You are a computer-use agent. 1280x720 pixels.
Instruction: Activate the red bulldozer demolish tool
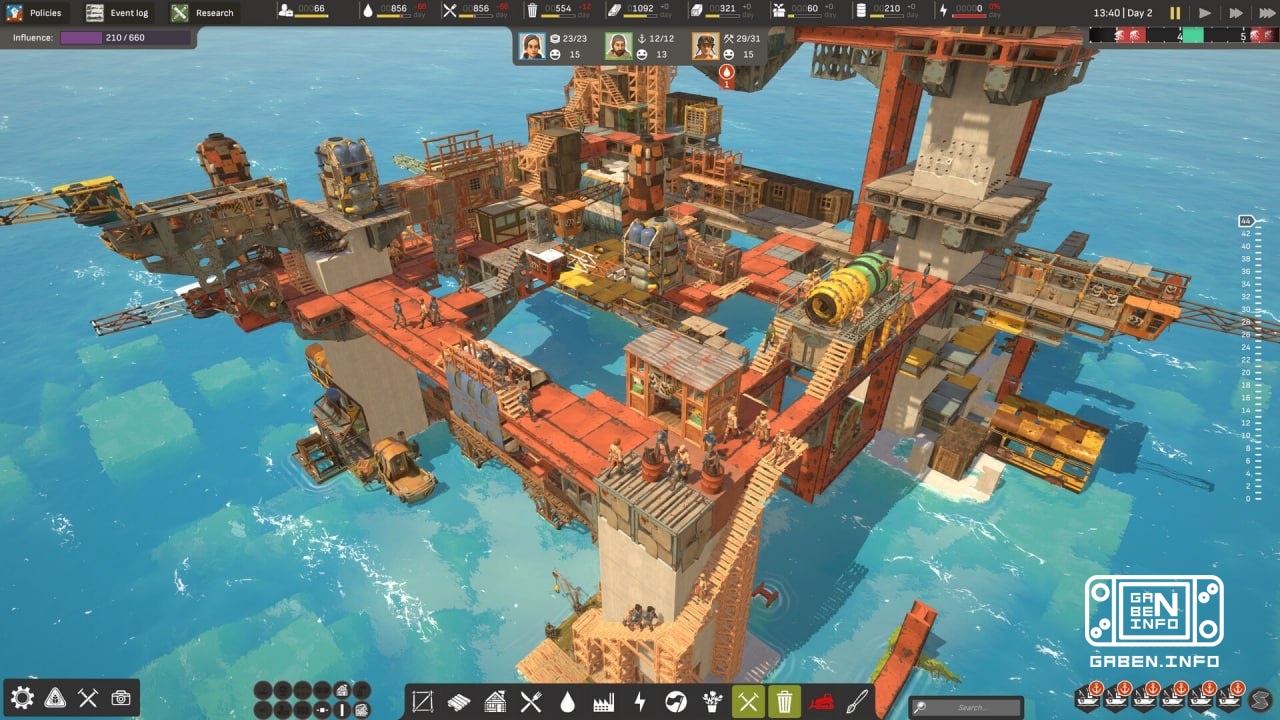821,702
